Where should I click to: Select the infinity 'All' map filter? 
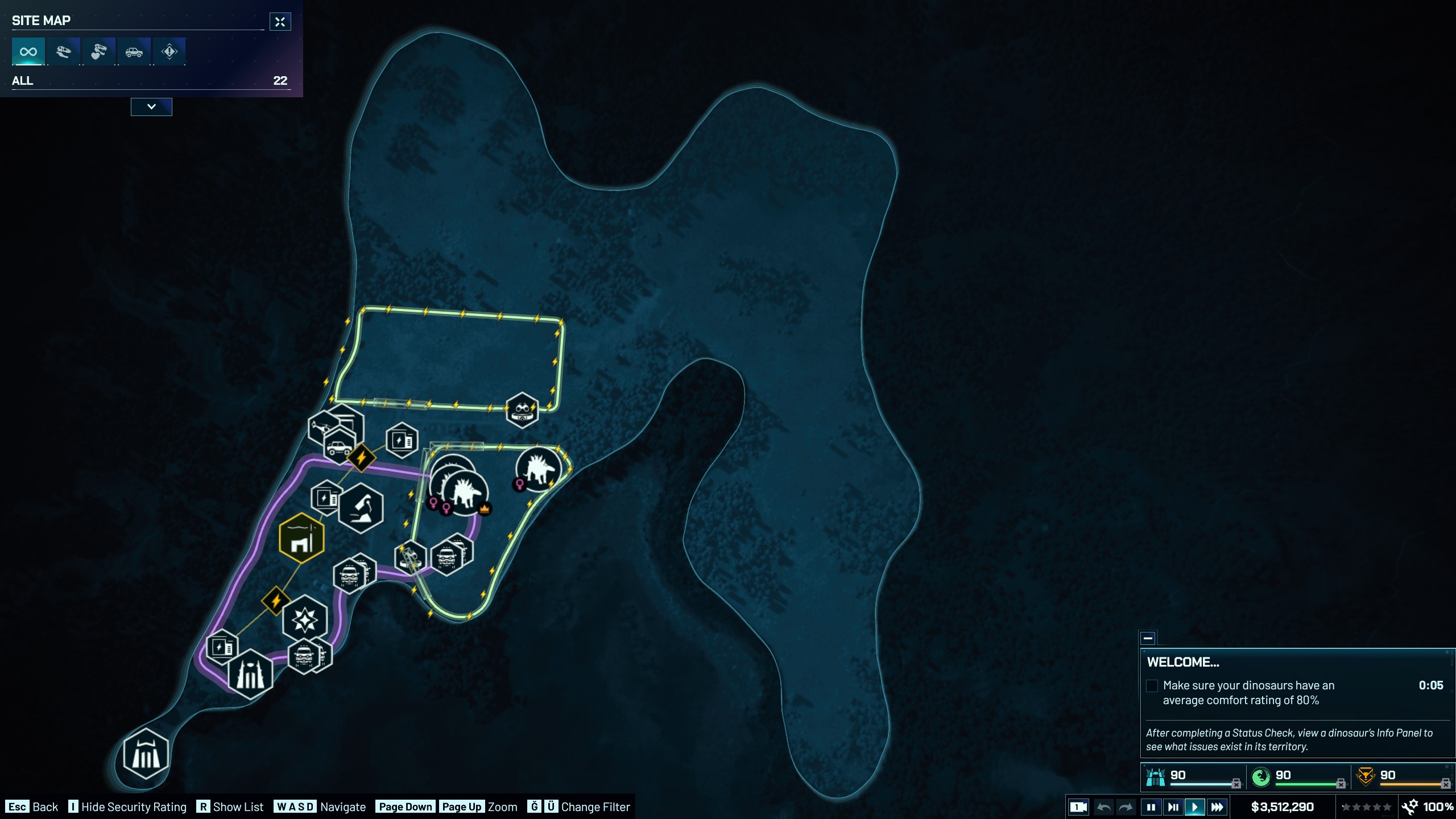pos(28,52)
